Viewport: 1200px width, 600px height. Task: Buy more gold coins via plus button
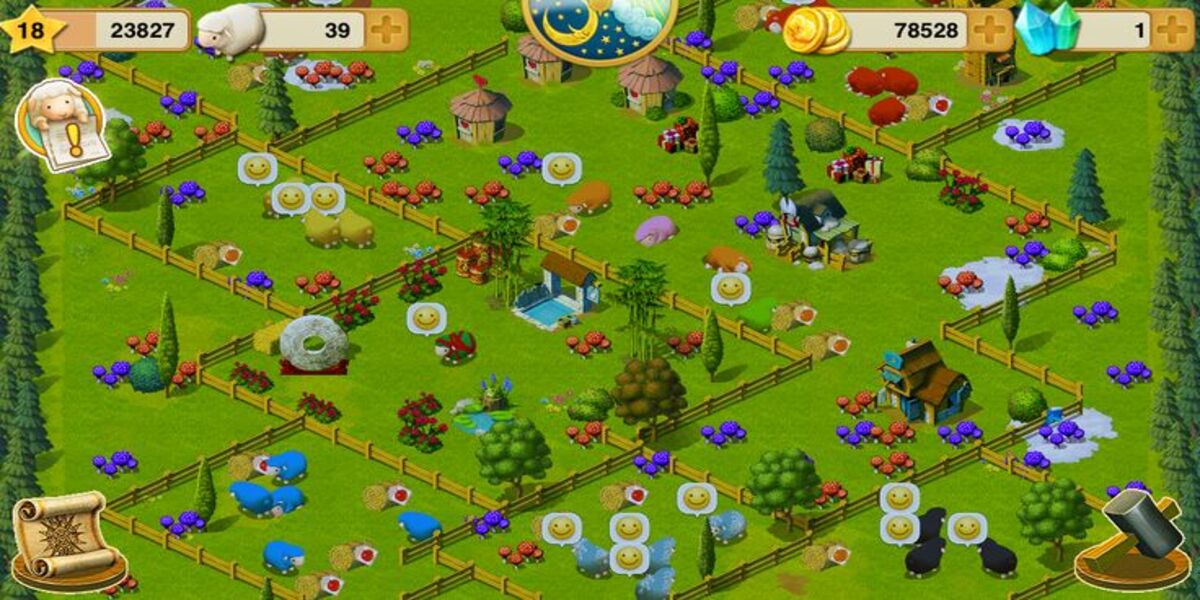coord(991,30)
